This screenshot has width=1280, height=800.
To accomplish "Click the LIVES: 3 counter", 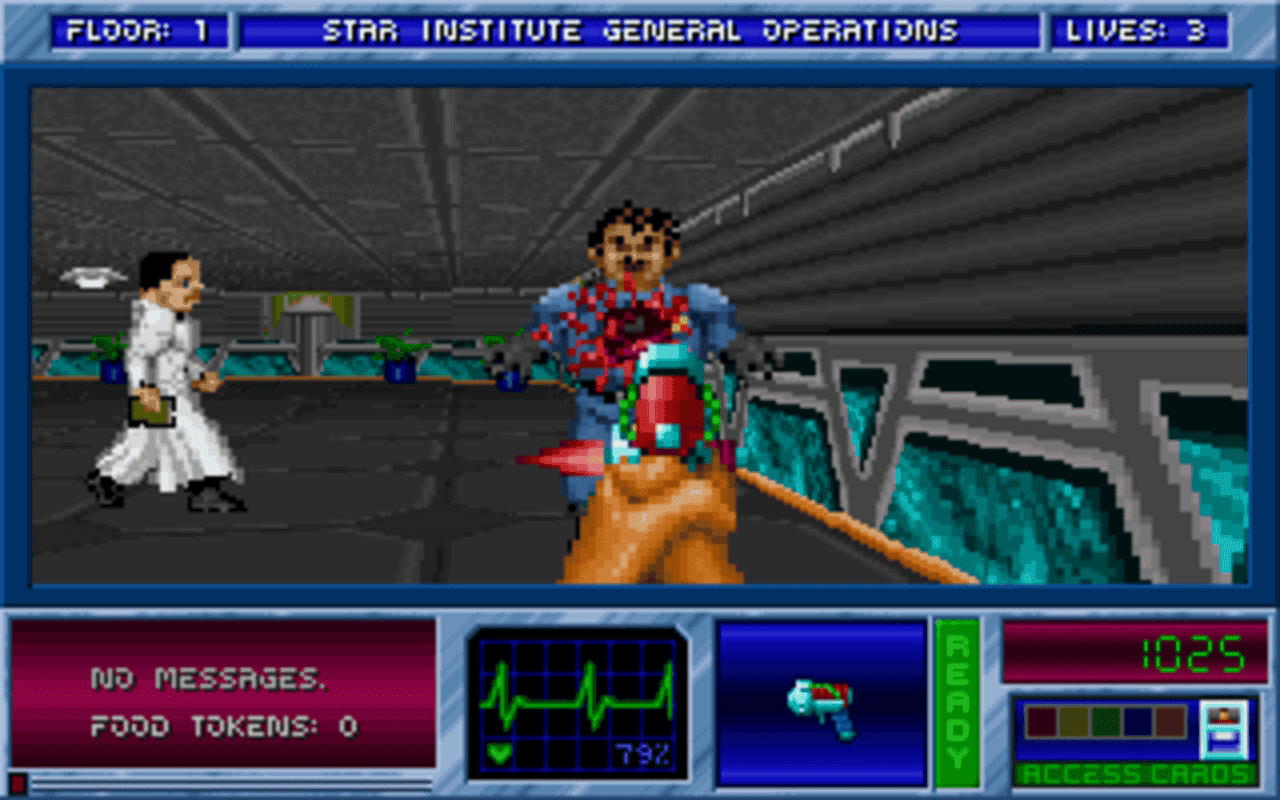I will point(1140,30).
